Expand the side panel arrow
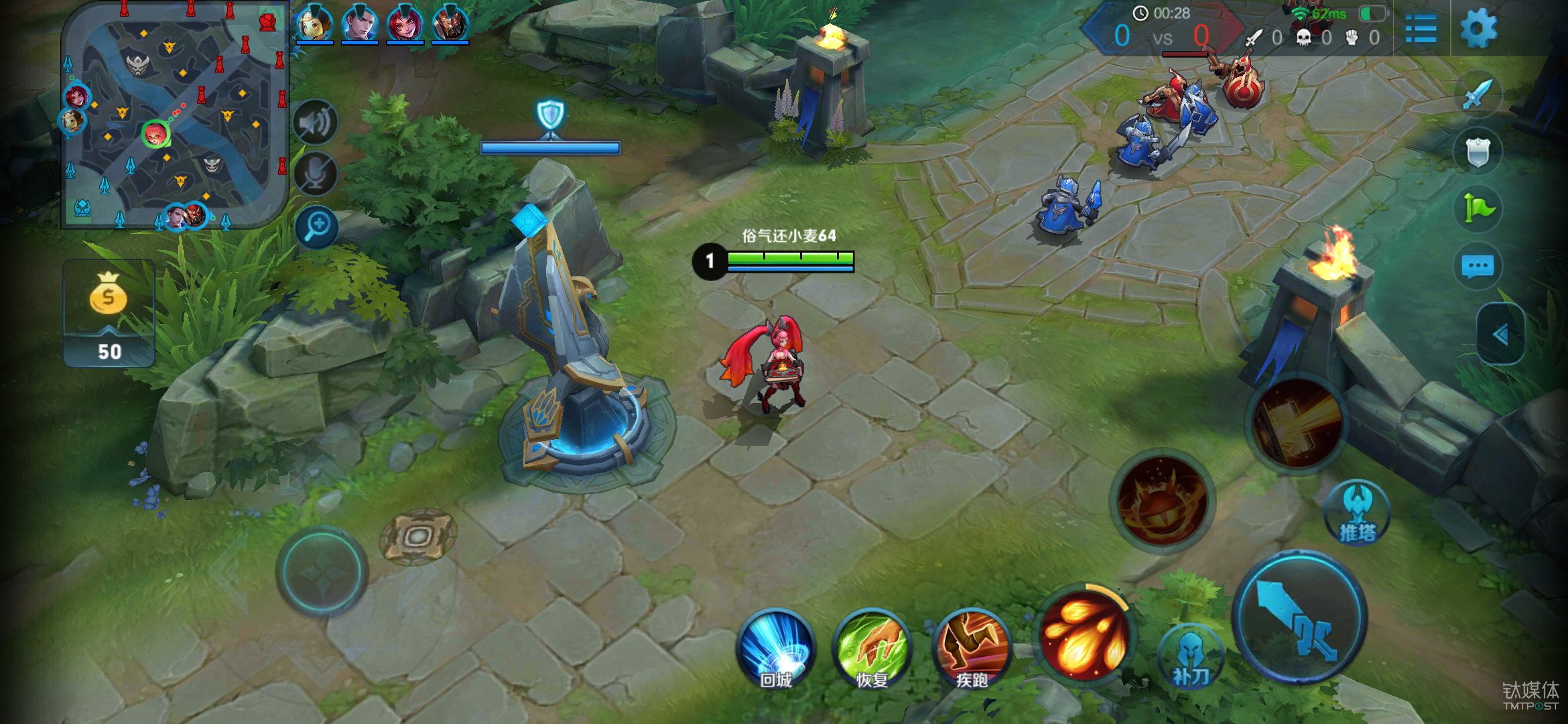The image size is (1568, 724). point(1500,334)
